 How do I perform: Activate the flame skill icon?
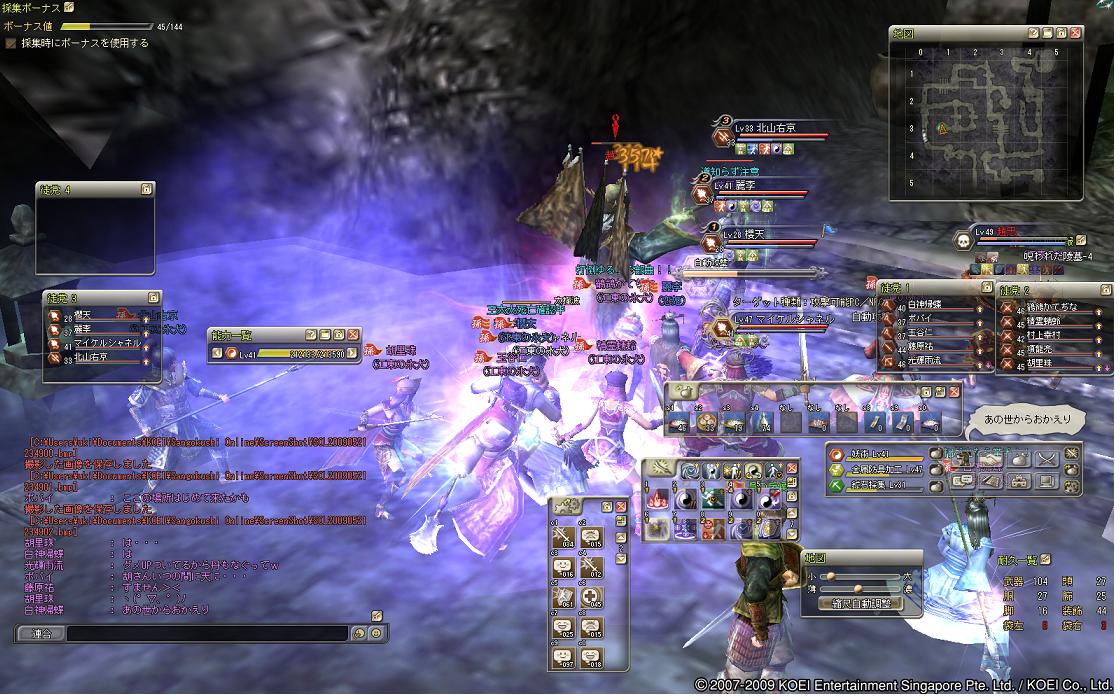[657, 499]
